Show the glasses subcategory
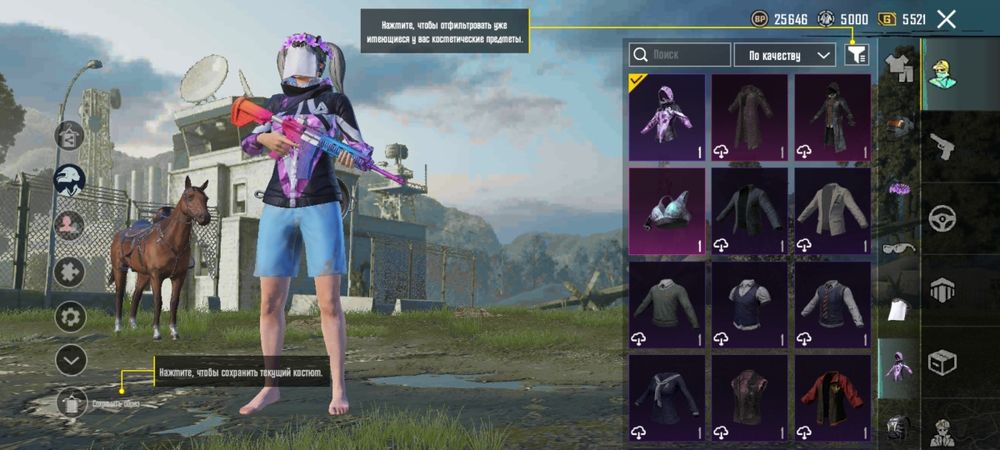The height and width of the screenshot is (450, 1000). tap(897, 247)
